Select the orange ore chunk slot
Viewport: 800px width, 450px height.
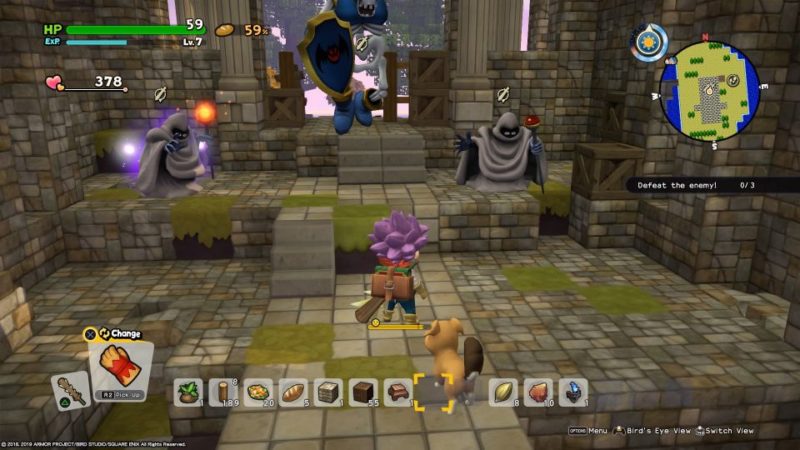(x=539, y=392)
